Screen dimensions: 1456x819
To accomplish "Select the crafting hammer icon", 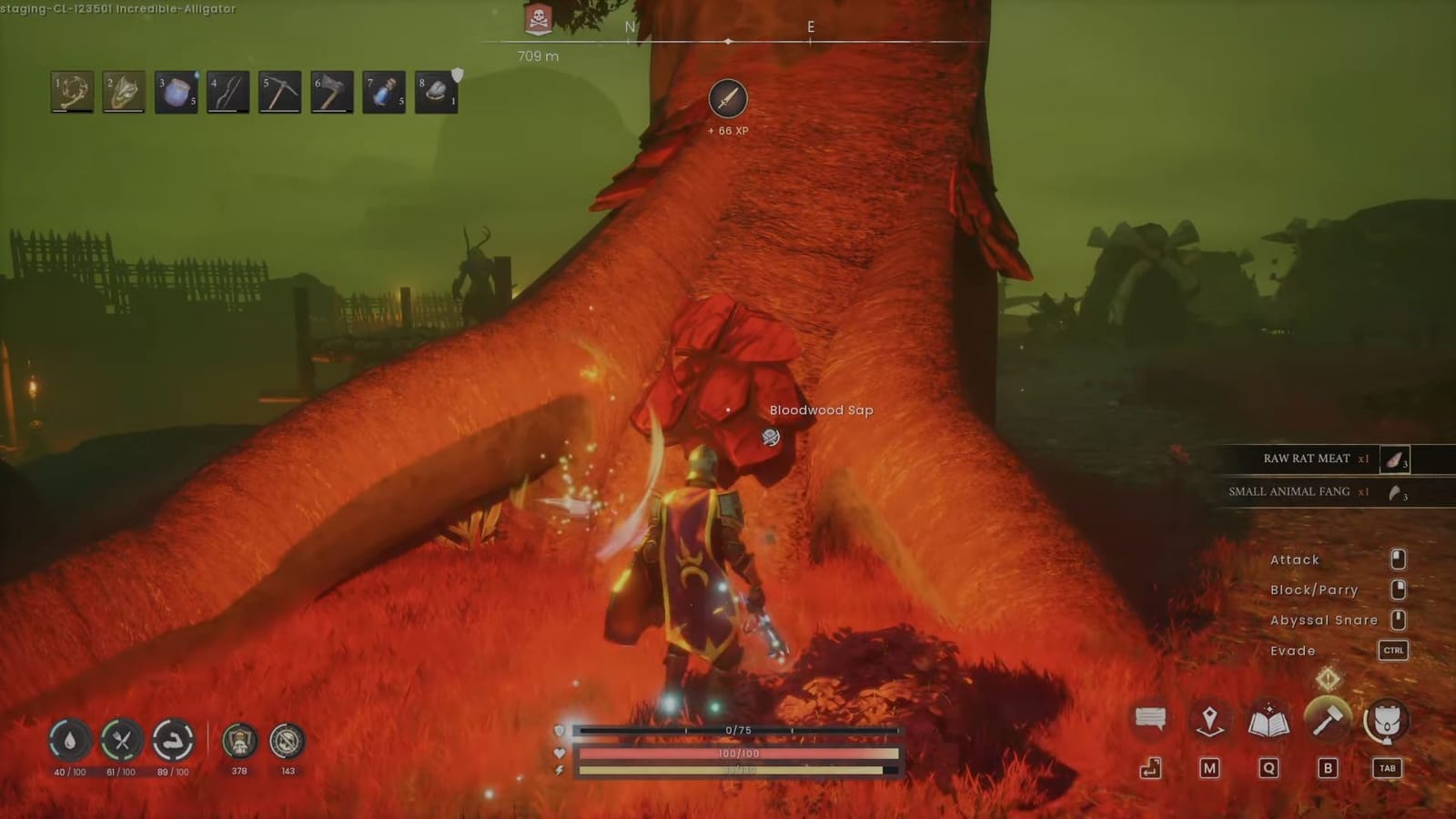I will 1329,718.
